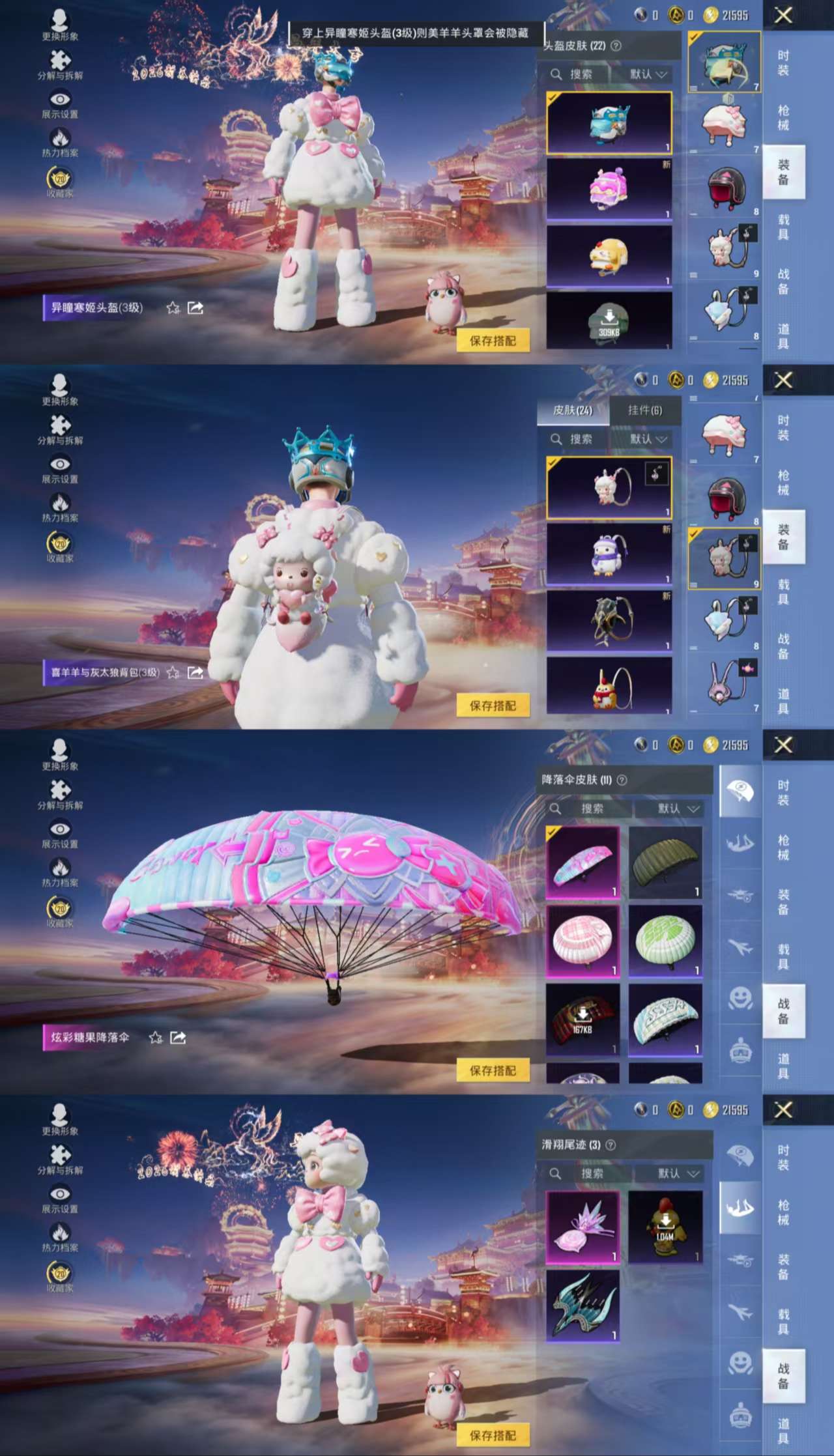Favorite the 异瞳寒姬头盔 with the star
The image size is (834, 1456).
point(171,308)
